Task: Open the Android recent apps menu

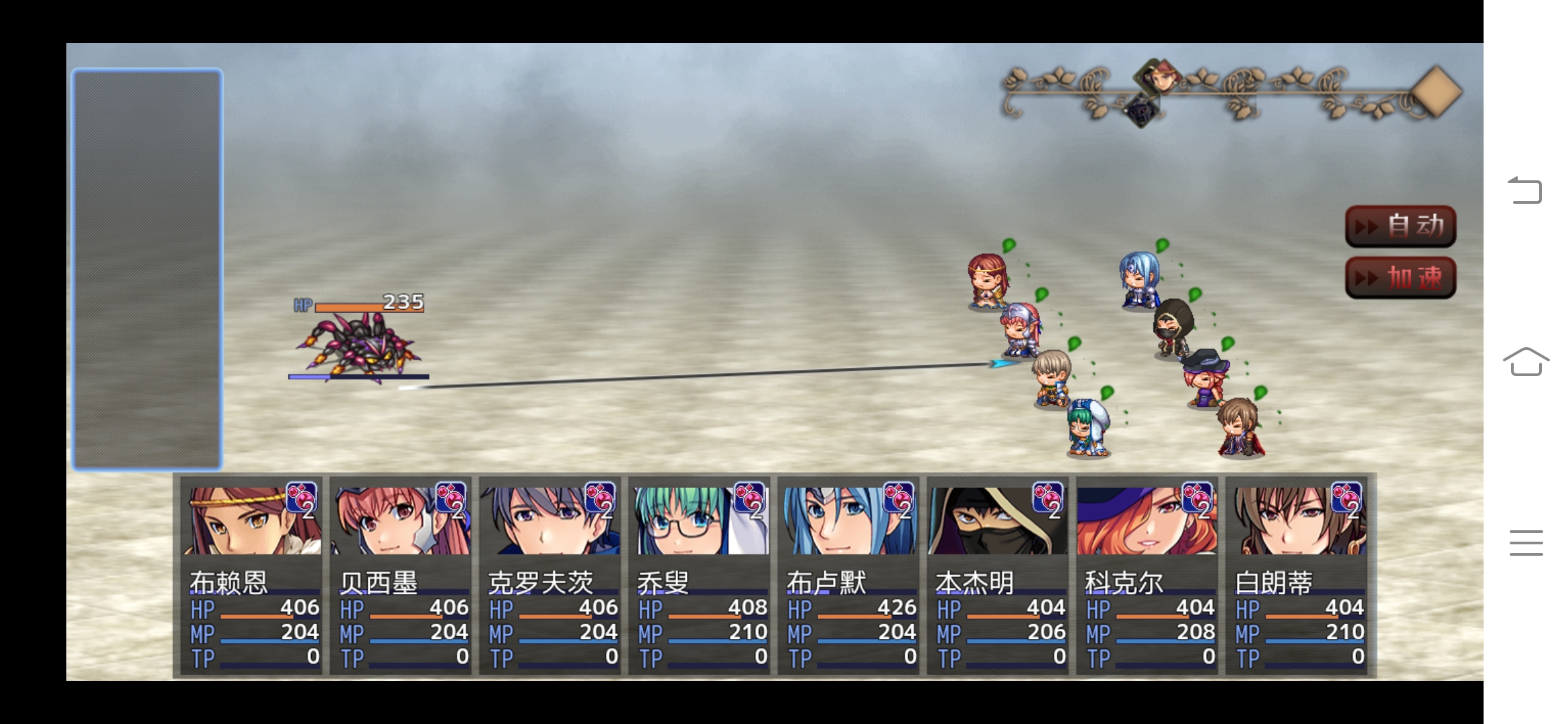Action: (x=1526, y=542)
